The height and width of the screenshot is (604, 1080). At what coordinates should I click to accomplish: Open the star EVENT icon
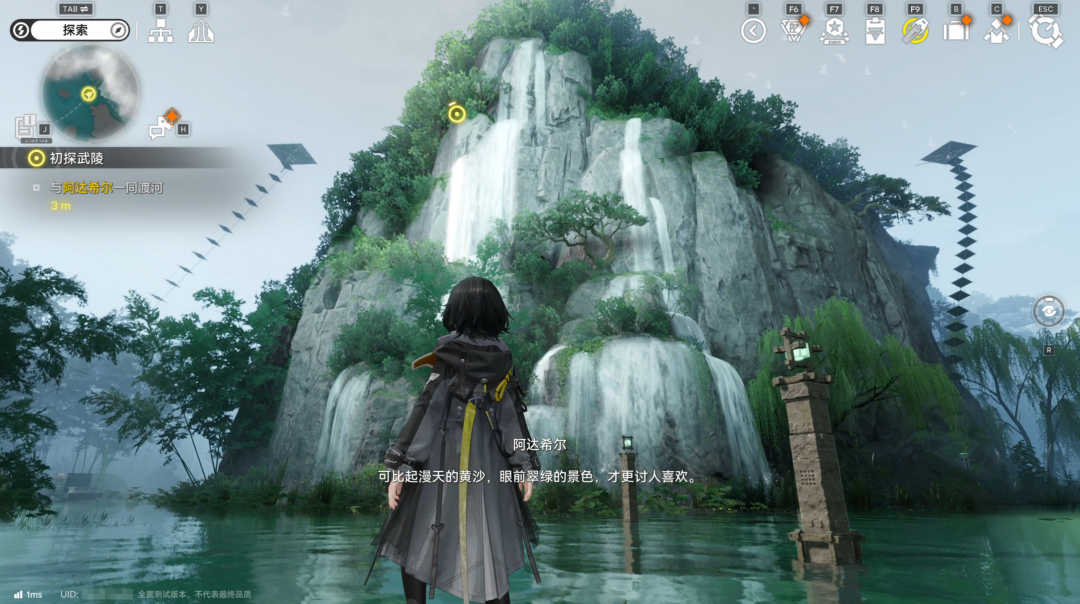point(834,31)
